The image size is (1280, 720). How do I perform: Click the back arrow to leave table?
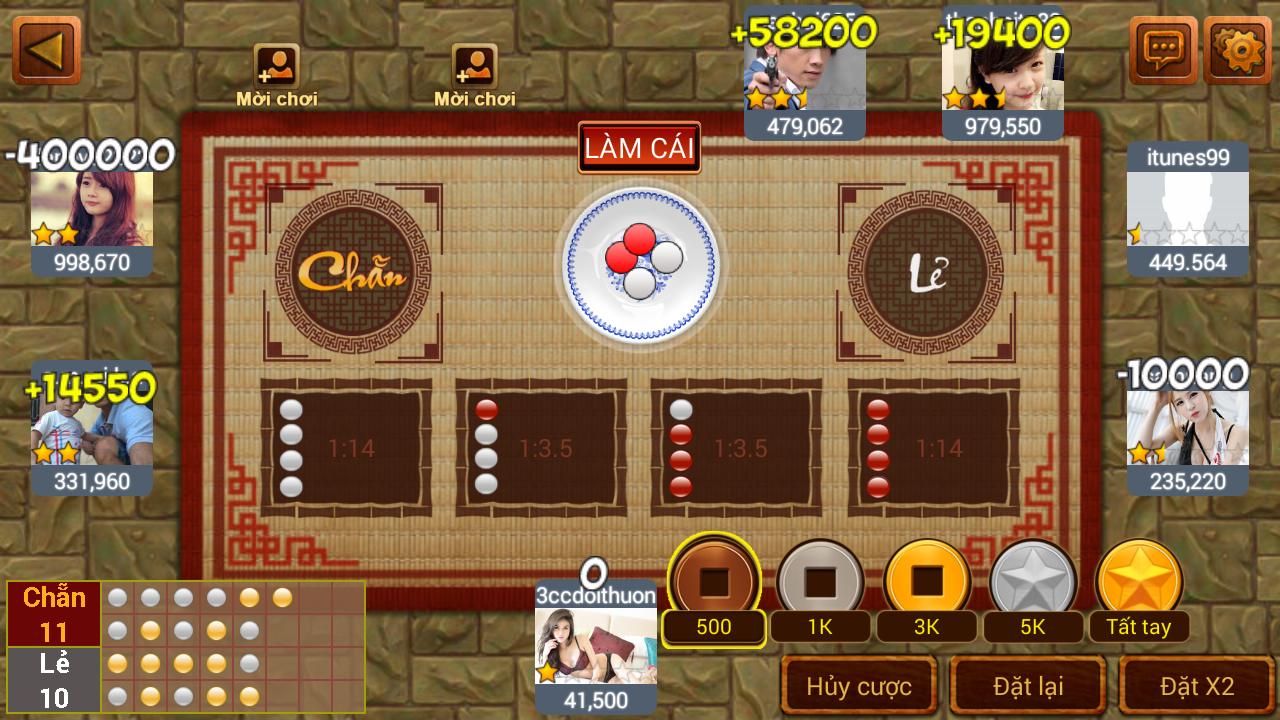(45, 50)
